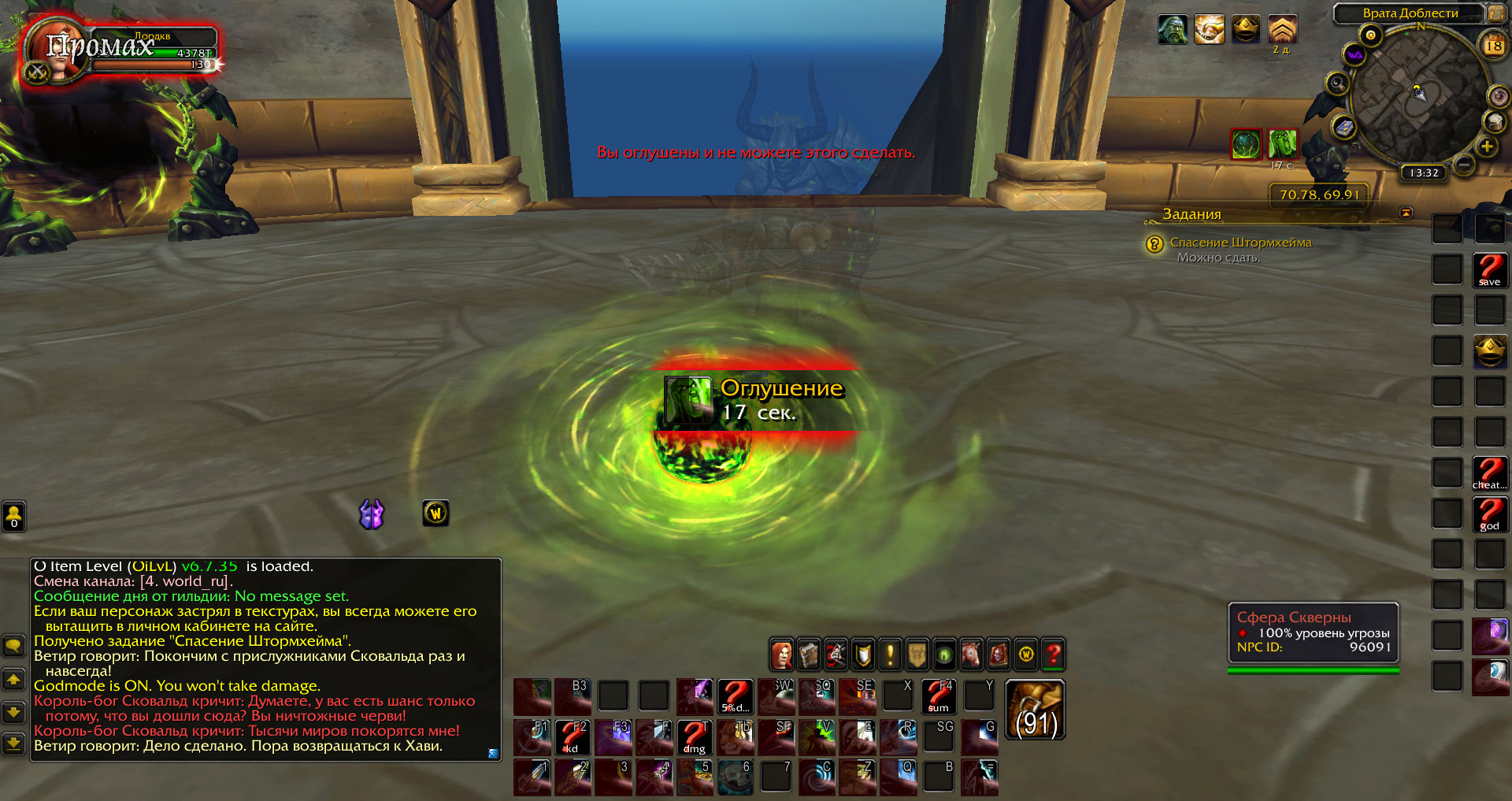Activate the skull coin item on key 6
Screen dimensions: 1512x801
[735, 777]
